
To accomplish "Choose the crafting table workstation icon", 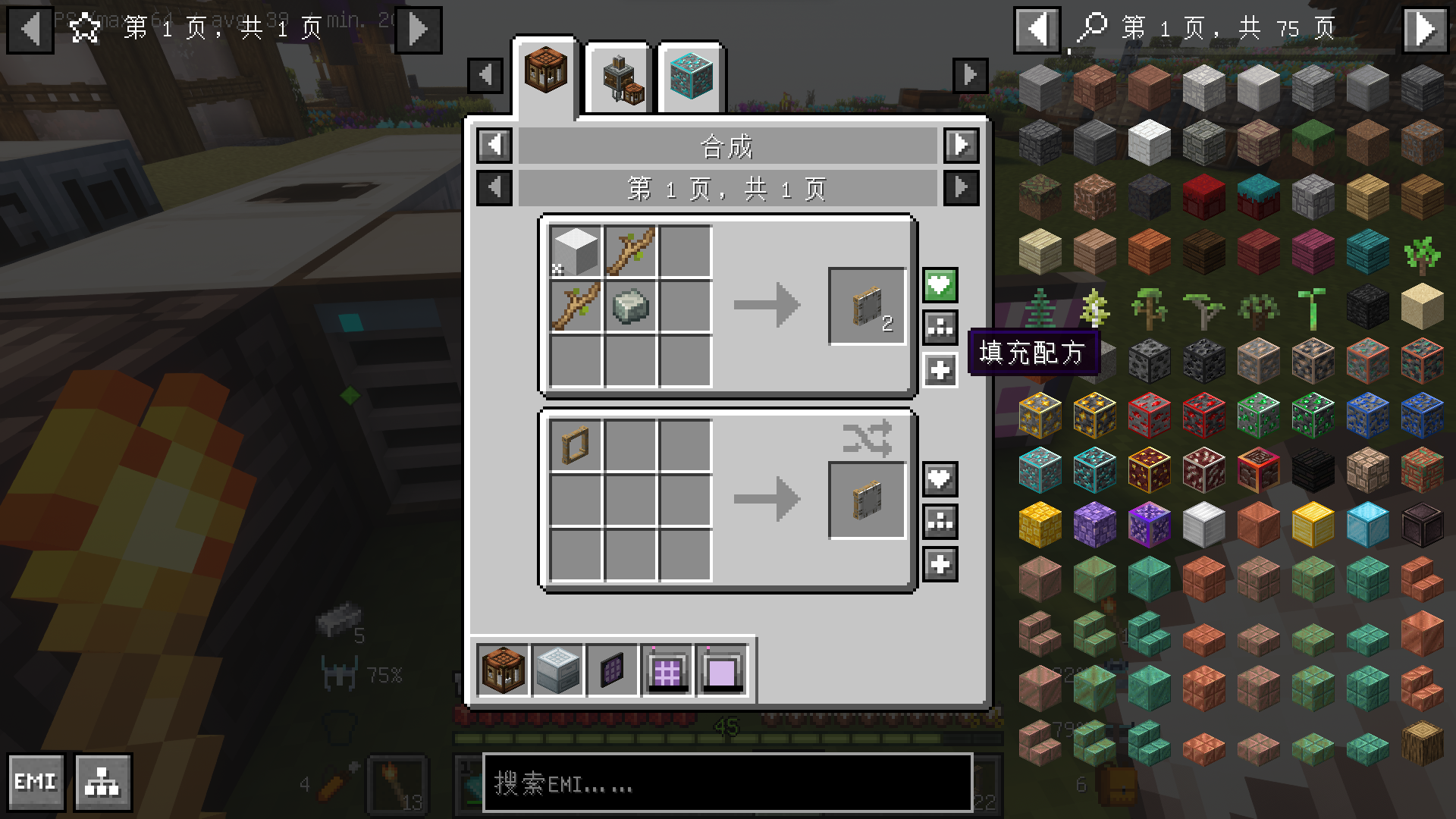I will (x=503, y=670).
